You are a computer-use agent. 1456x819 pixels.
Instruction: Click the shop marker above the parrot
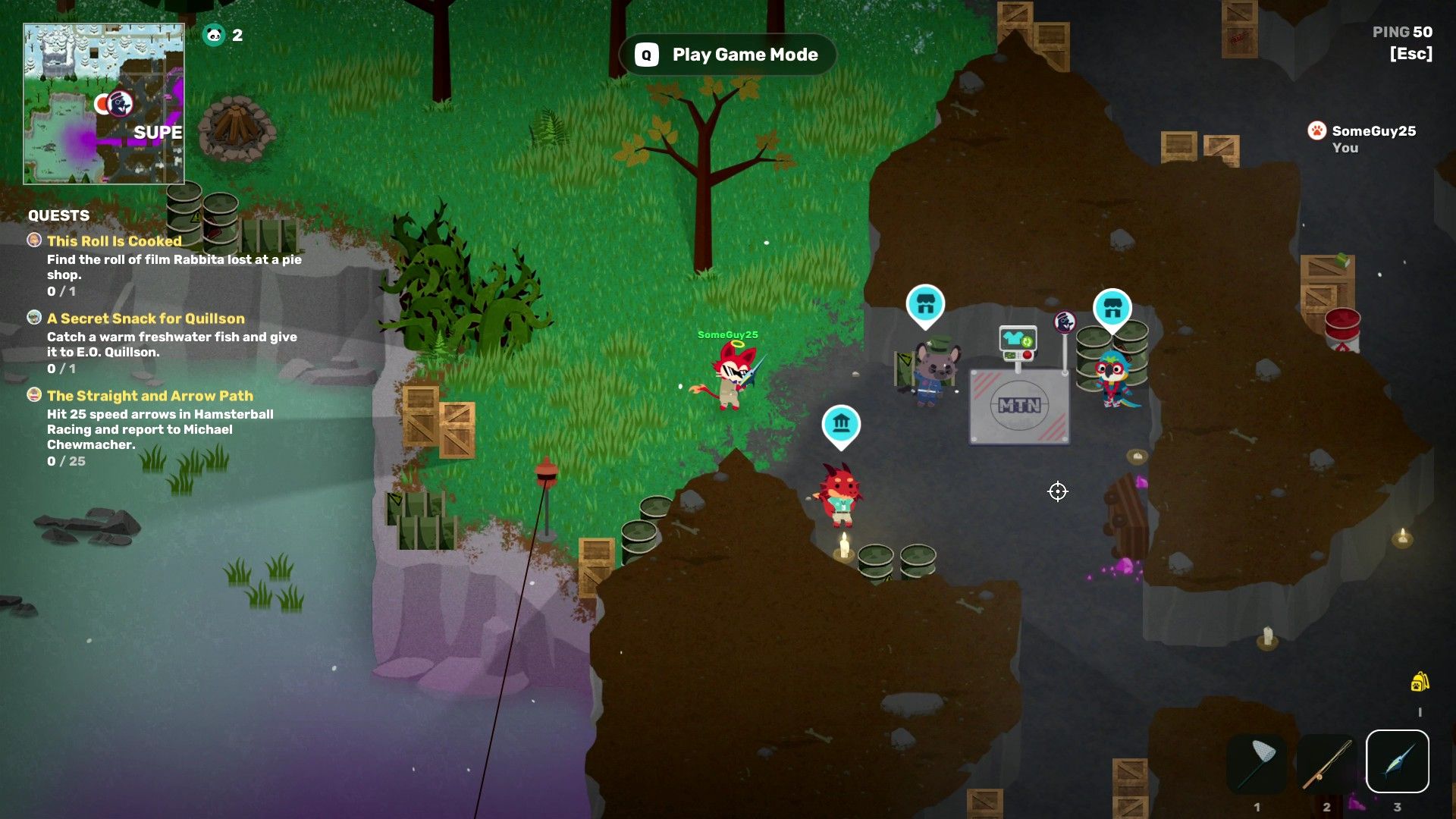point(1112,309)
